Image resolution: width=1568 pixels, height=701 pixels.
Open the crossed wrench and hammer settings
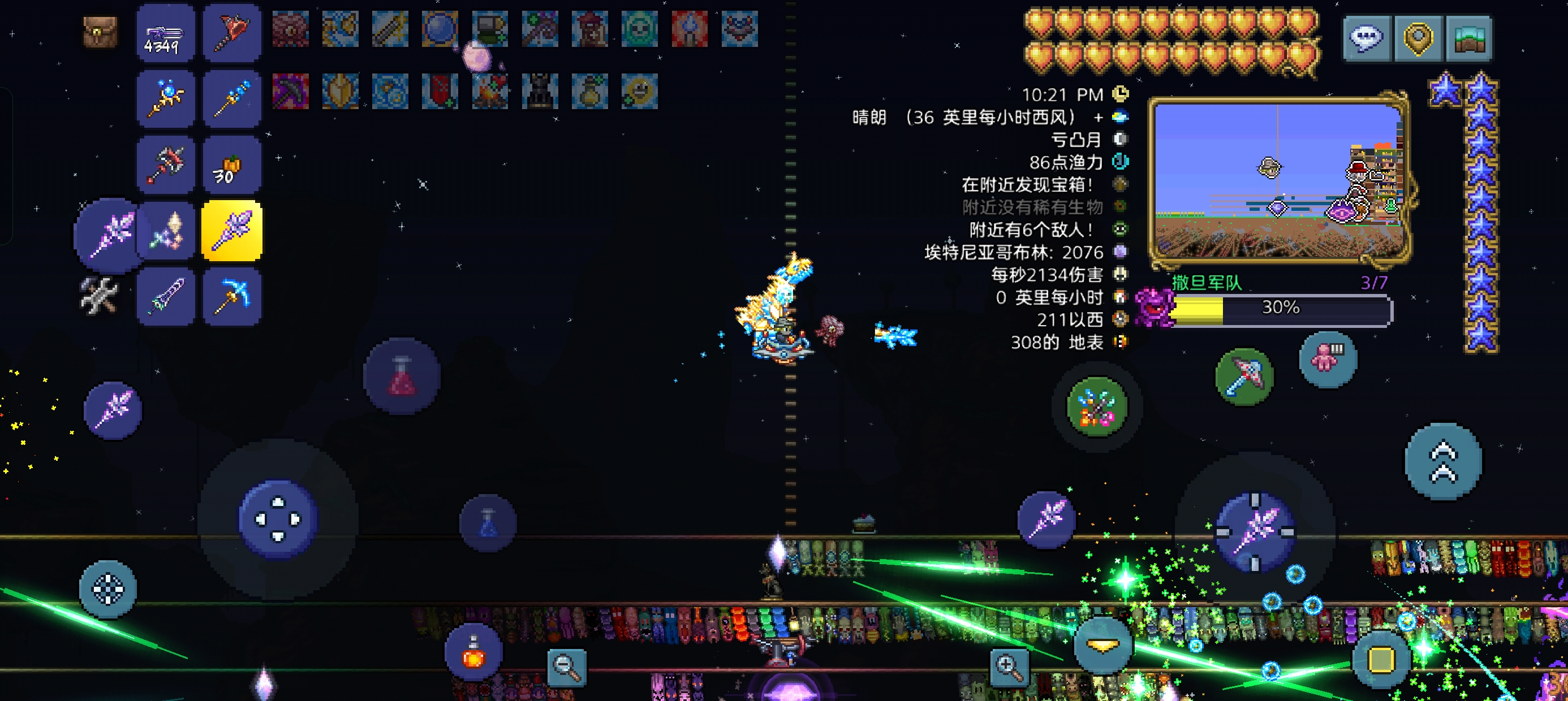pyautogui.click(x=98, y=296)
